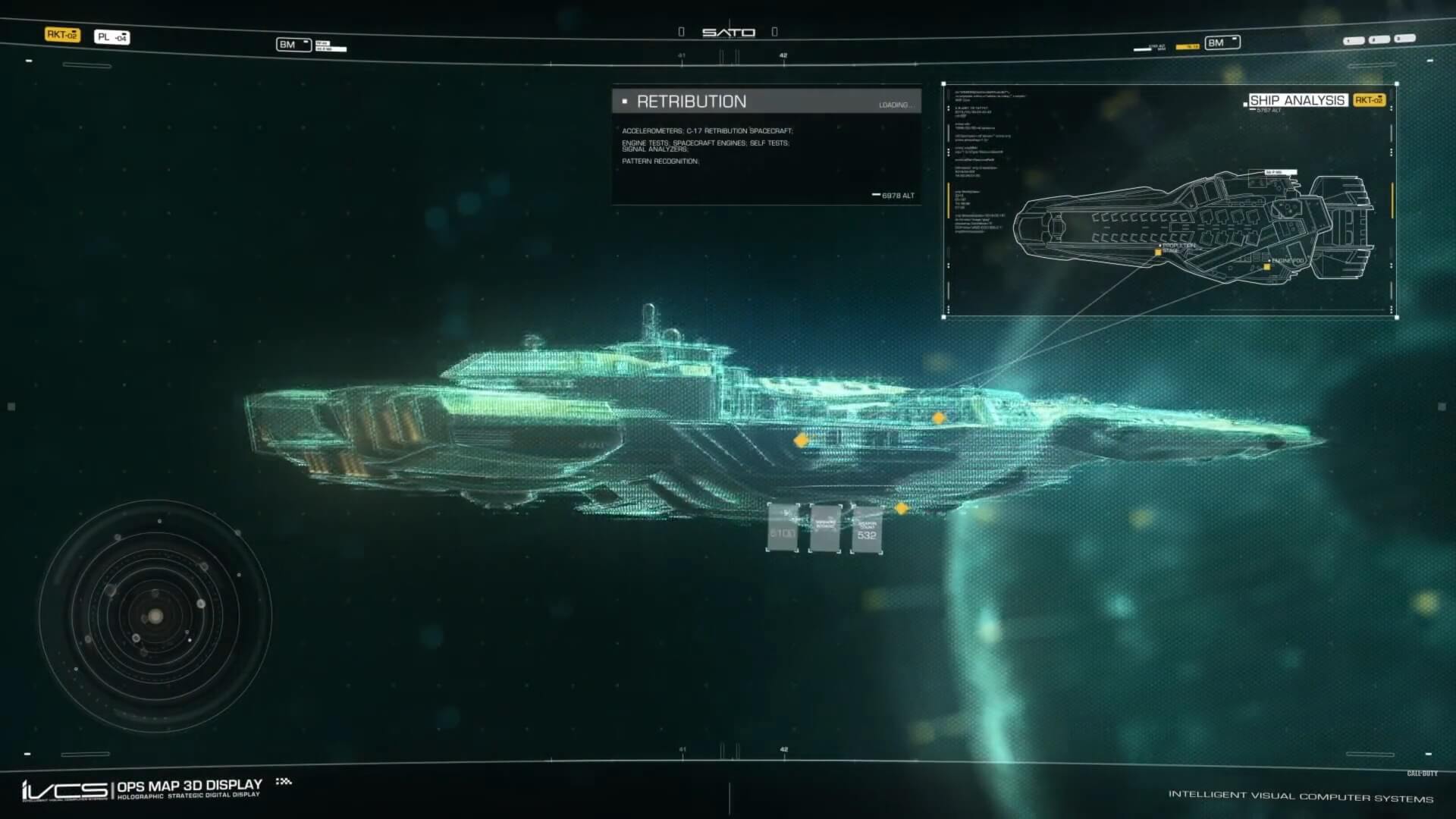Select the Ship Analysis panel title
Image resolution: width=1456 pixels, height=819 pixels.
pos(1297,100)
